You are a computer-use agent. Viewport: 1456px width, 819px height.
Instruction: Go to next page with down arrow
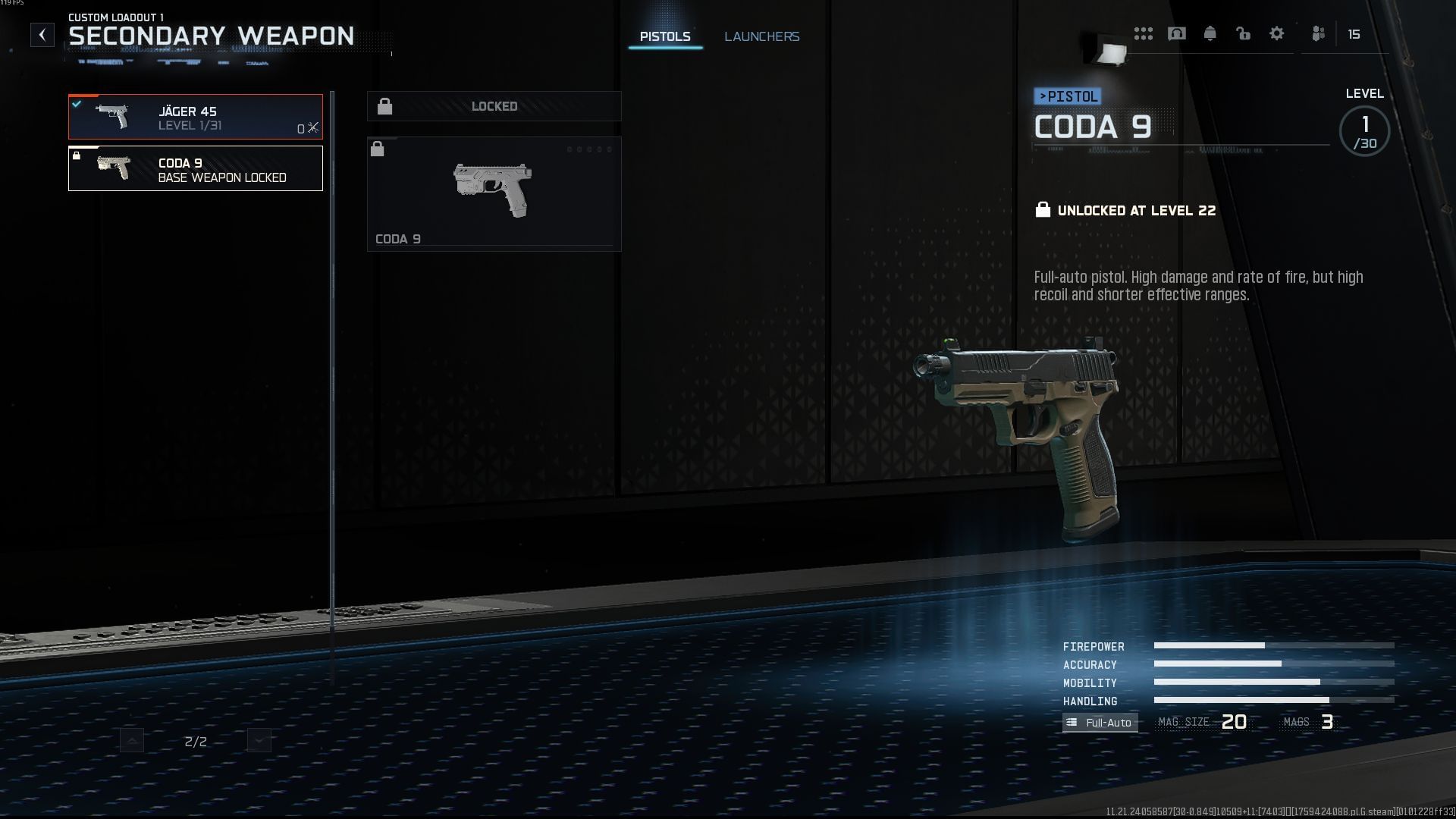tap(259, 741)
